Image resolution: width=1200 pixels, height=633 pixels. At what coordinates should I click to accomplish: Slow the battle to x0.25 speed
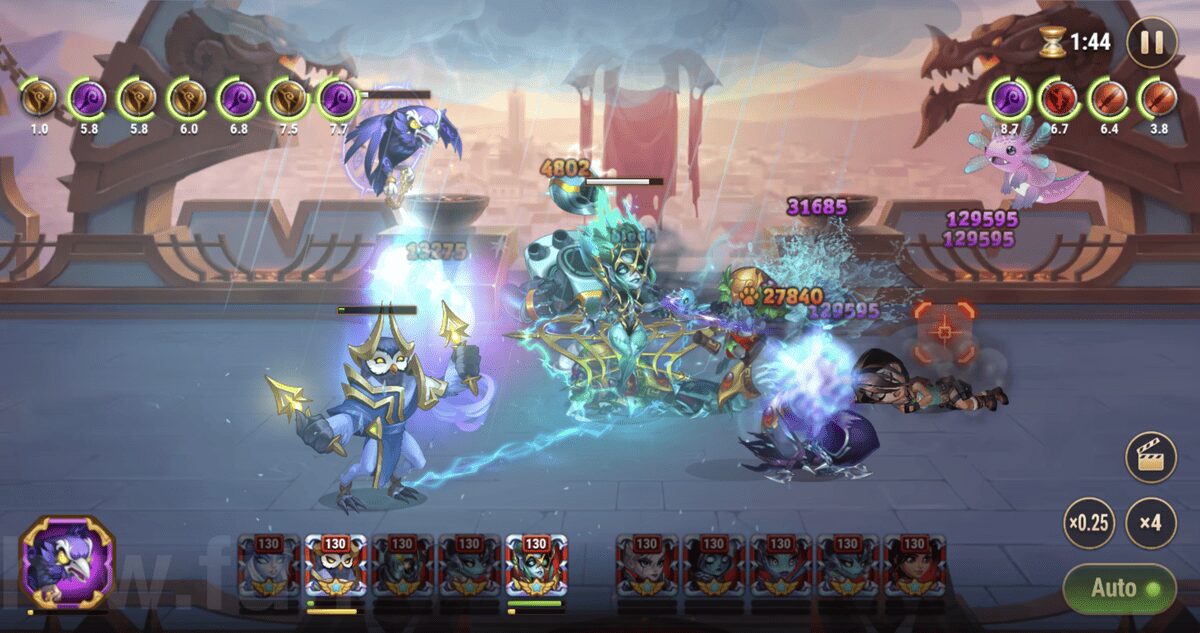pyautogui.click(x=1089, y=523)
